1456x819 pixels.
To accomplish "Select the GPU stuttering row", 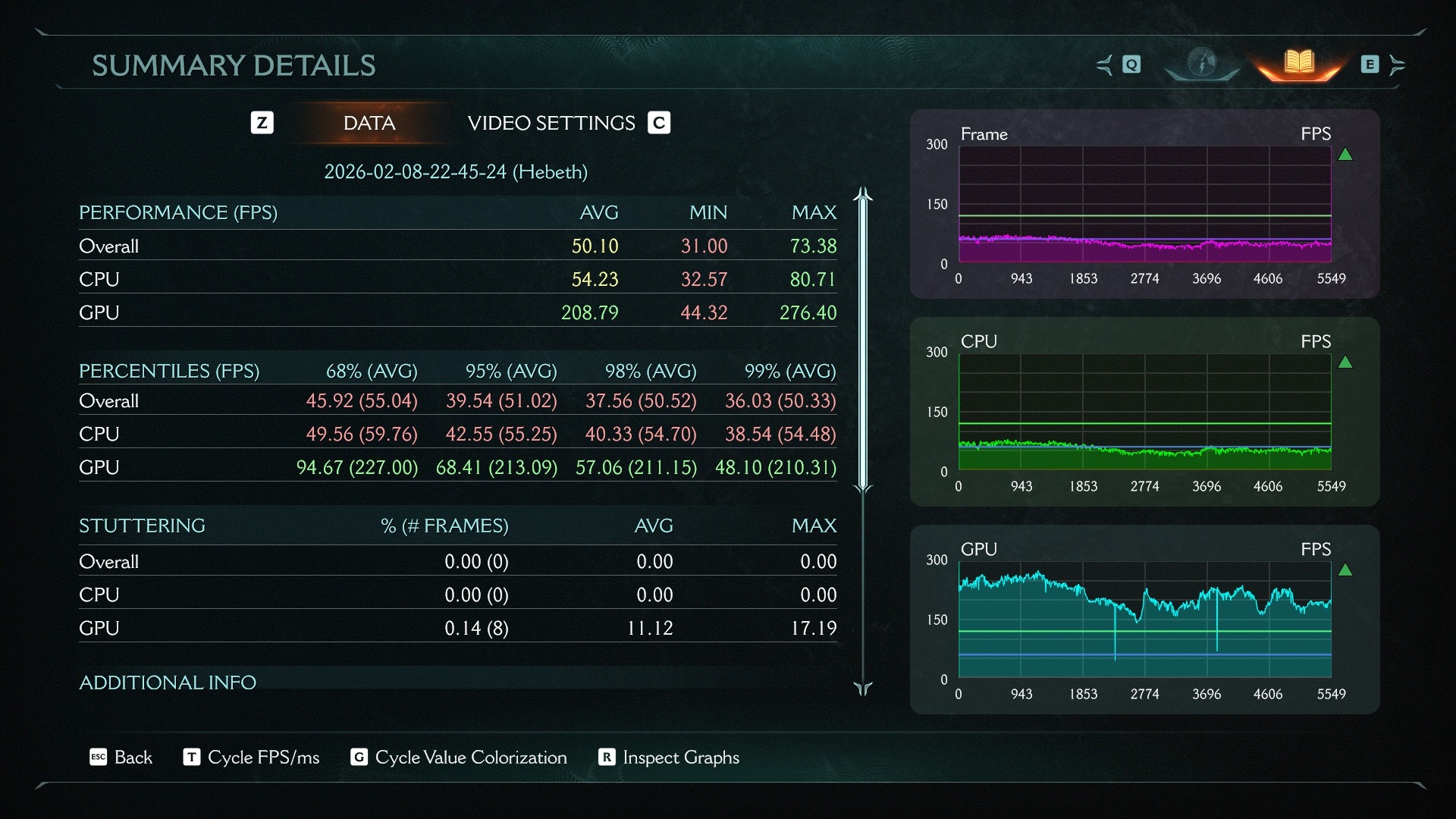I will pyautogui.click(x=457, y=628).
